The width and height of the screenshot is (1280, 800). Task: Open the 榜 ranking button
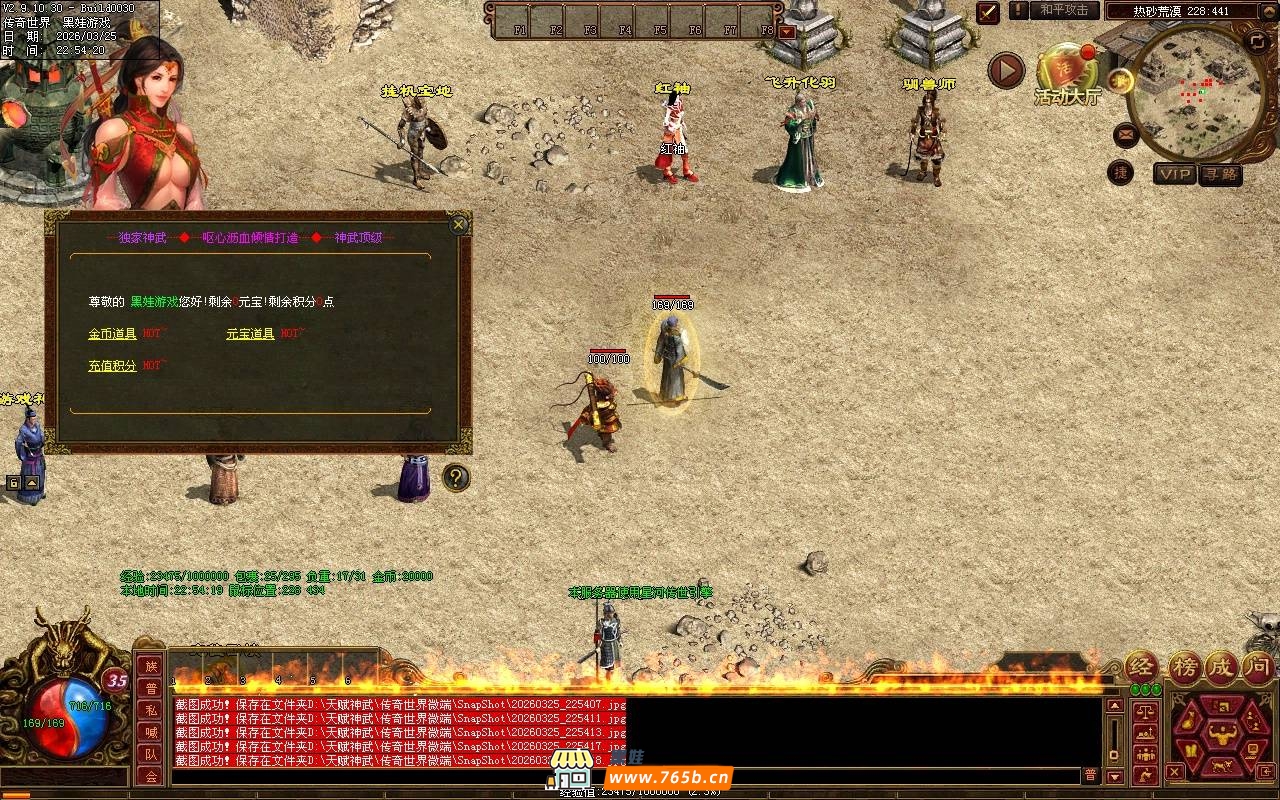click(x=1184, y=667)
